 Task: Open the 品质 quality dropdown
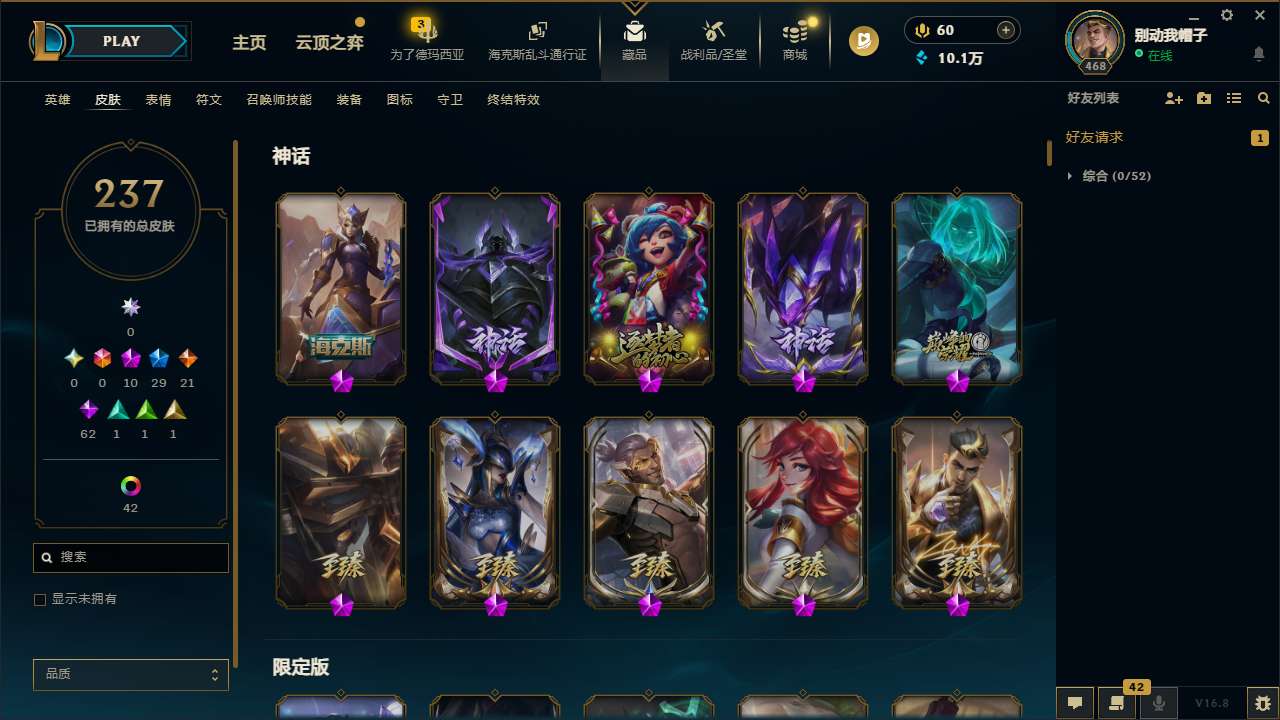[130, 674]
